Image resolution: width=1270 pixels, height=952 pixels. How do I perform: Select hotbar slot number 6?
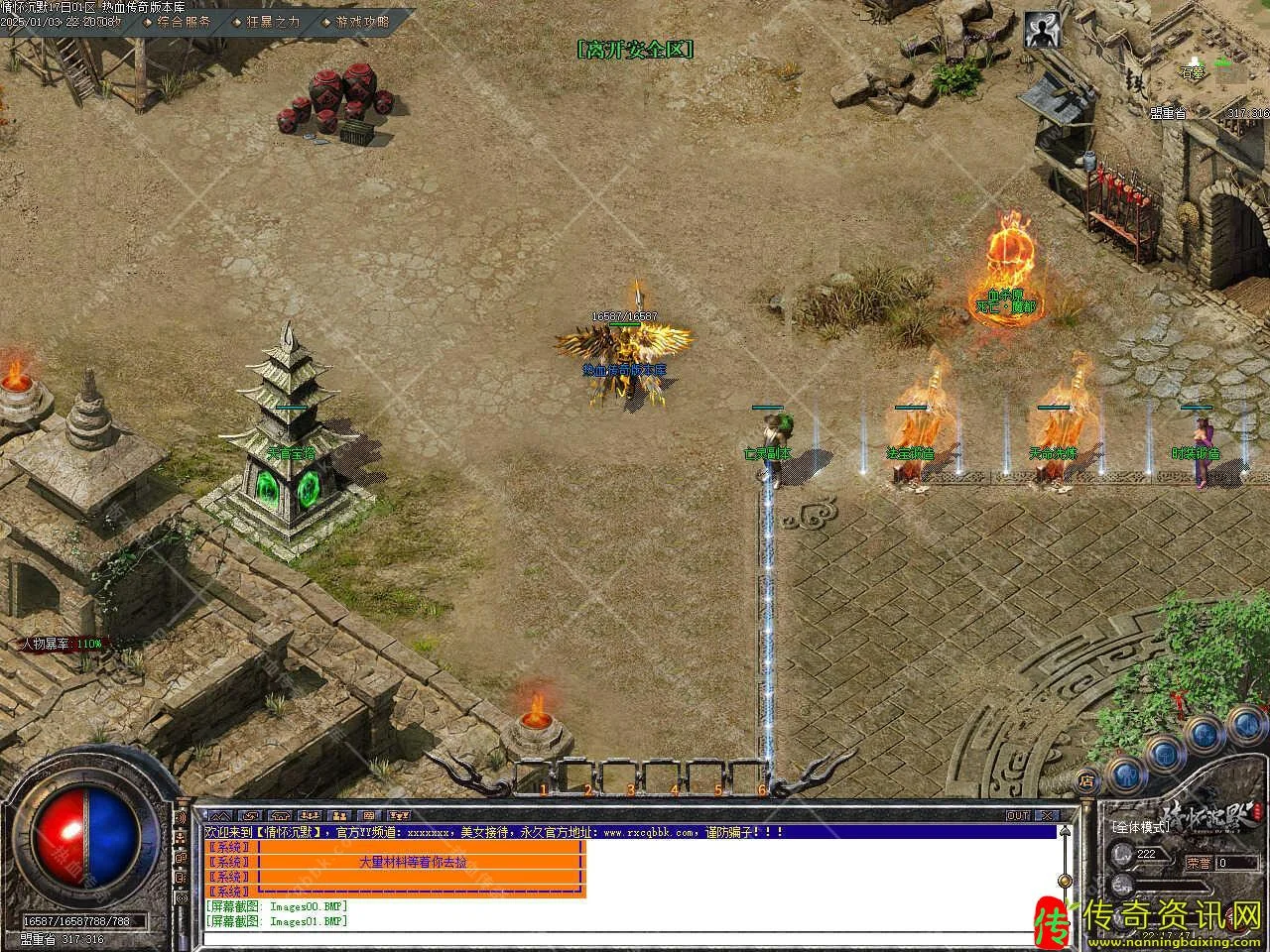coord(761,776)
